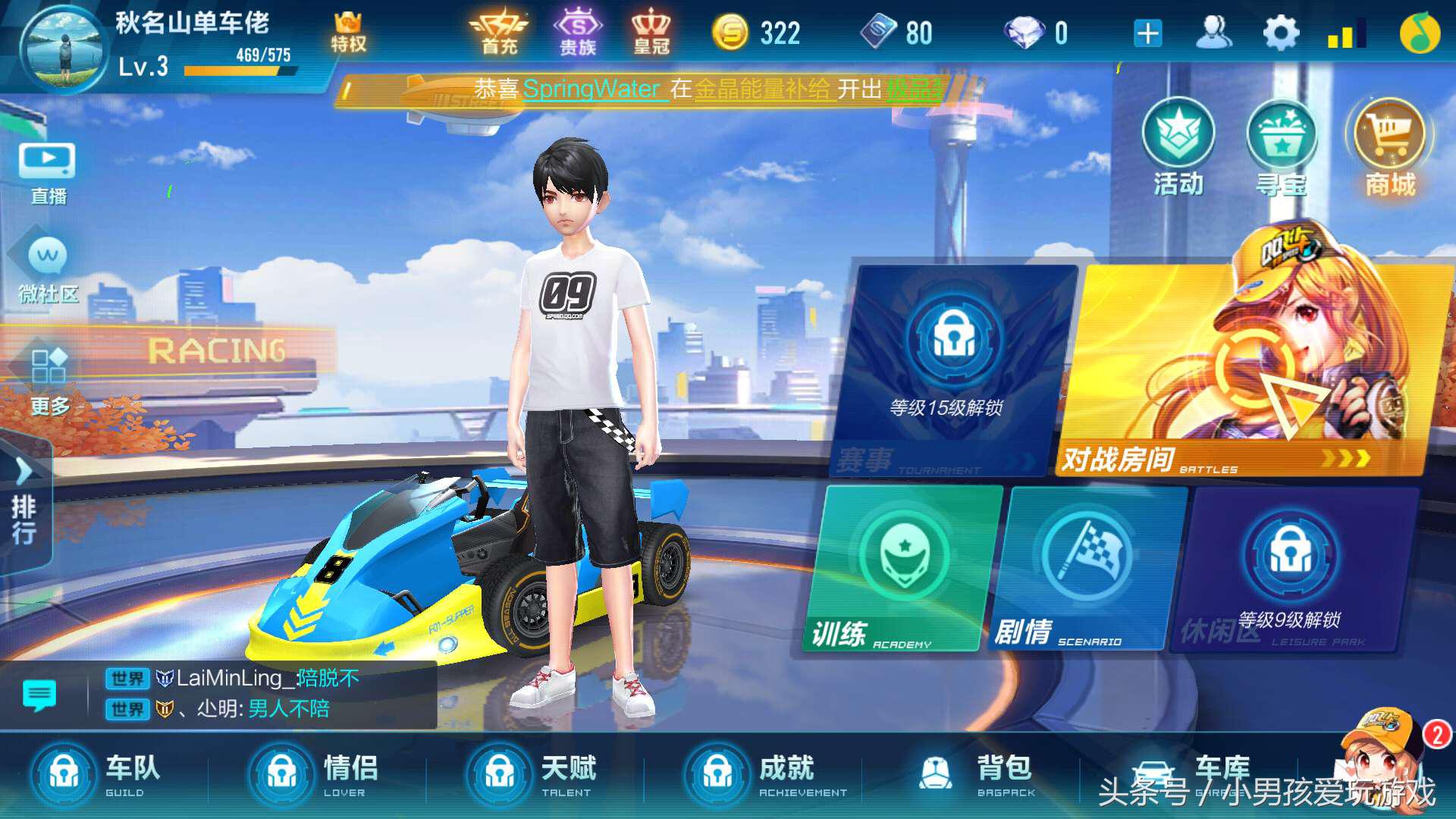Open the settings gear
This screenshot has height=819, width=1456.
pos(1280,32)
